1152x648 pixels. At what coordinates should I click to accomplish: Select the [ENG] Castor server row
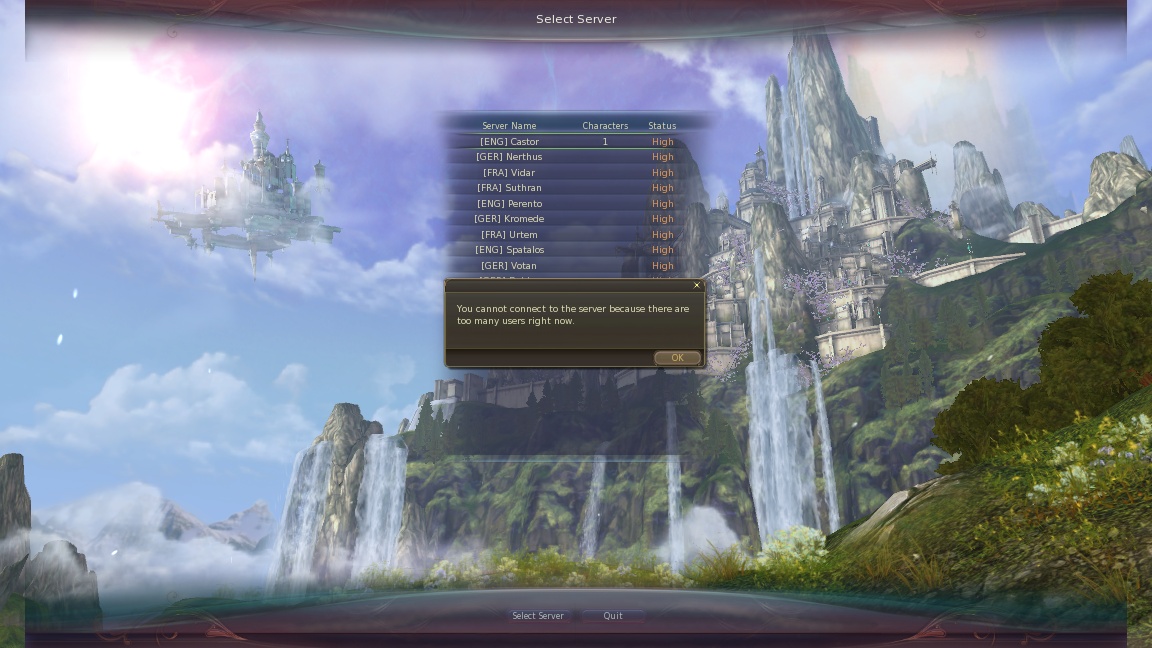pyautogui.click(x=509, y=142)
